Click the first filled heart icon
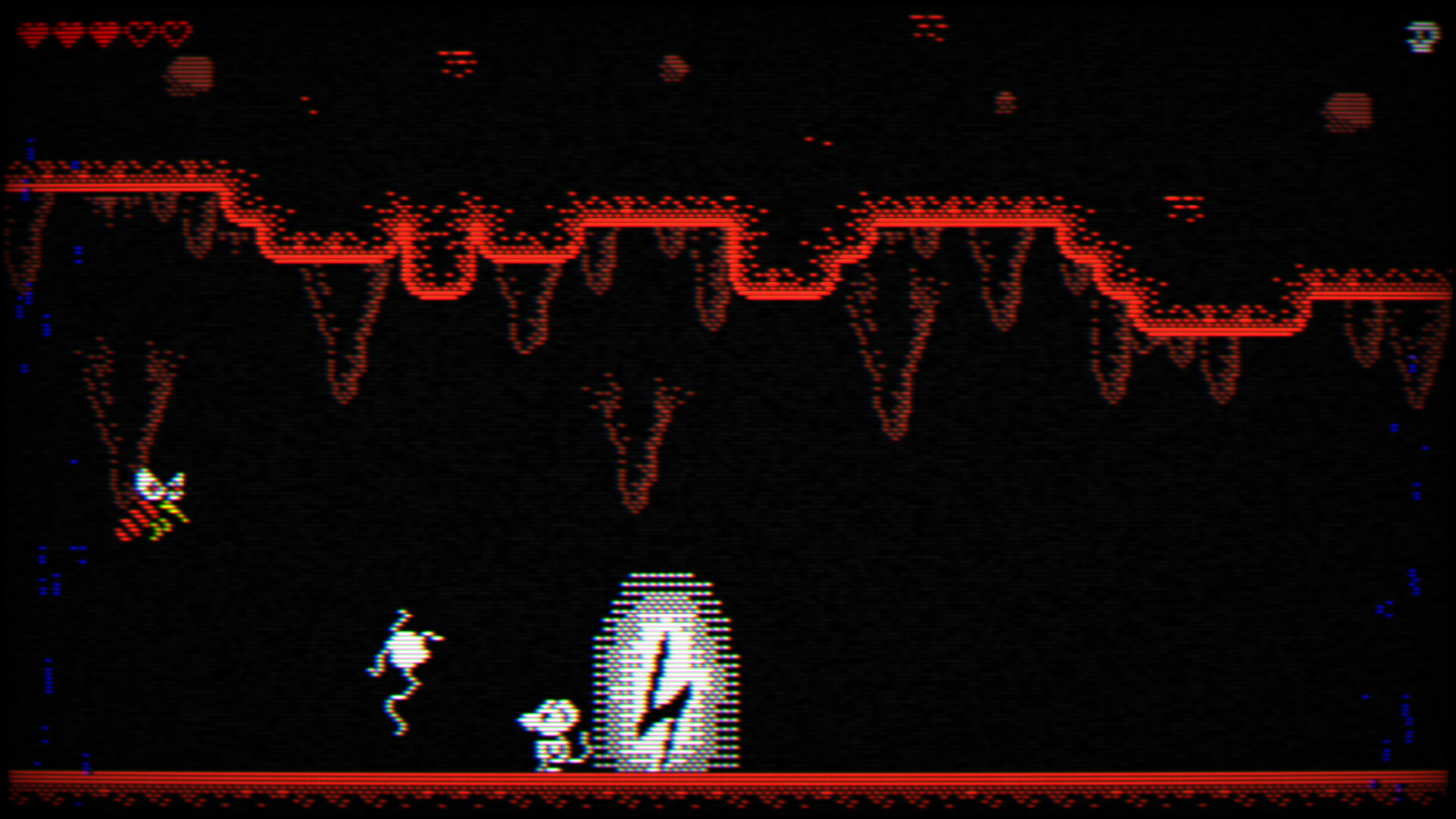1456x819 pixels. (x=33, y=32)
